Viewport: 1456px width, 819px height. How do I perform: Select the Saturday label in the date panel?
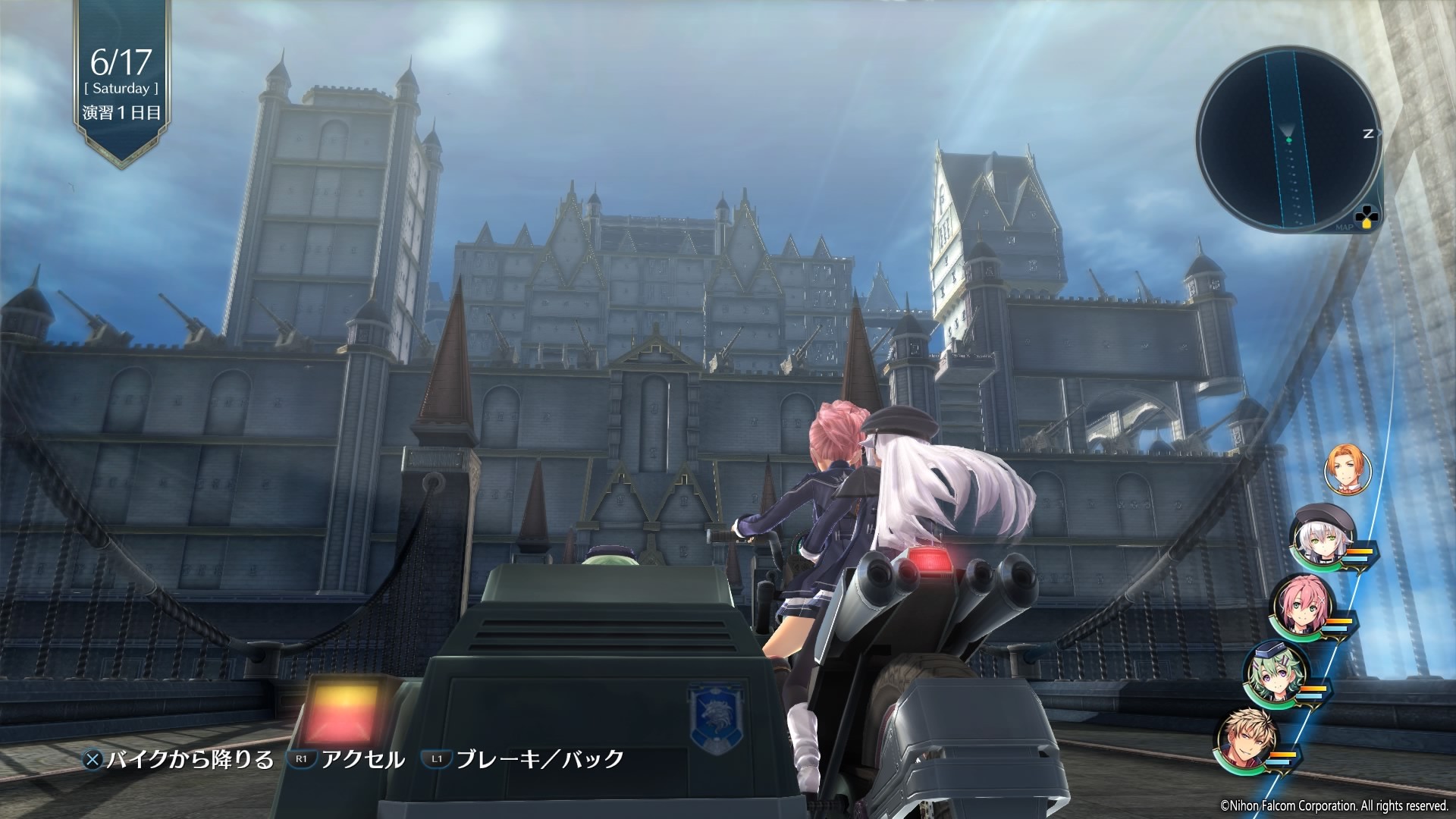coord(121,89)
